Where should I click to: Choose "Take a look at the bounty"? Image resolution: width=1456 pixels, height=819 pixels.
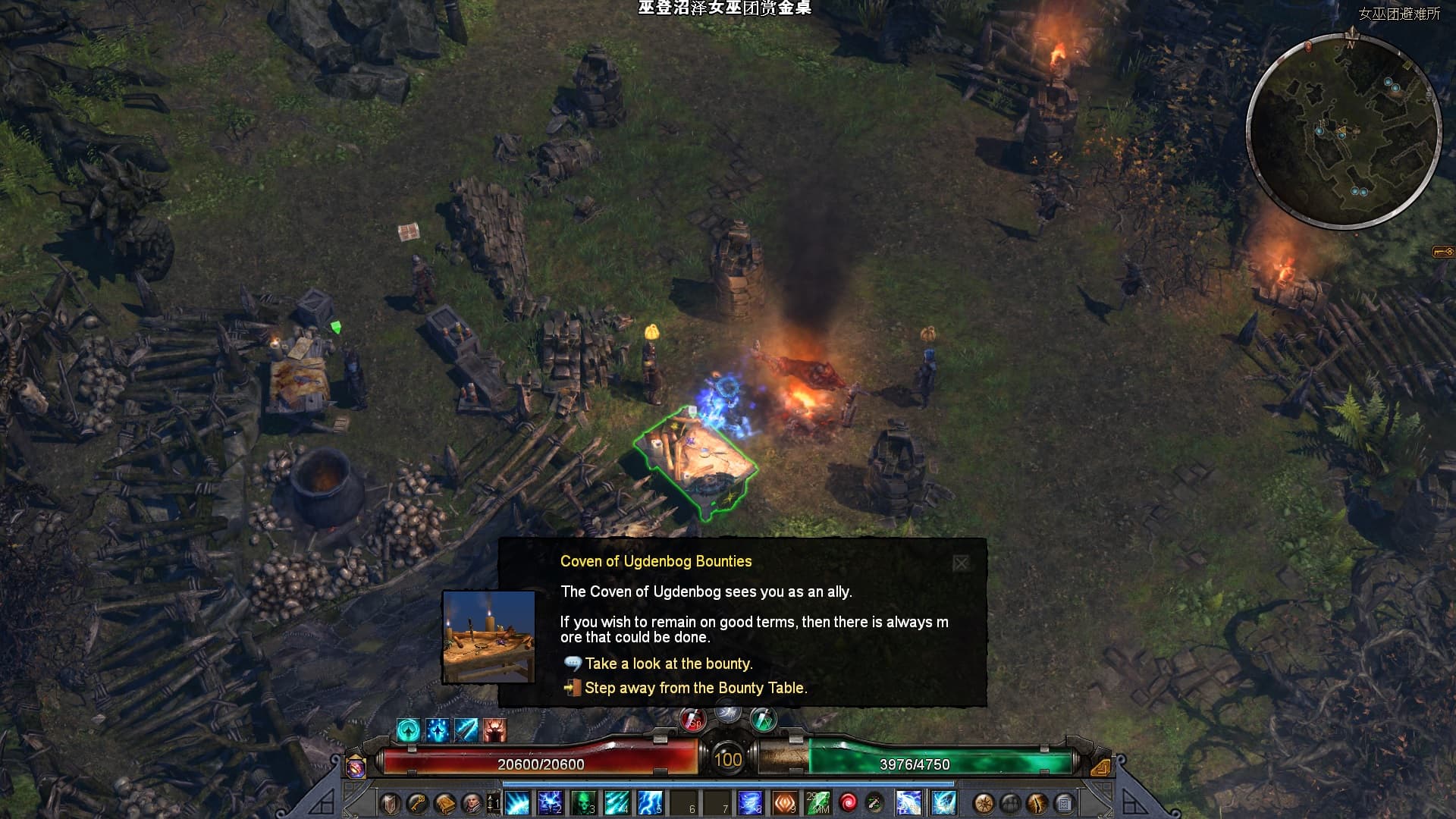pos(668,664)
